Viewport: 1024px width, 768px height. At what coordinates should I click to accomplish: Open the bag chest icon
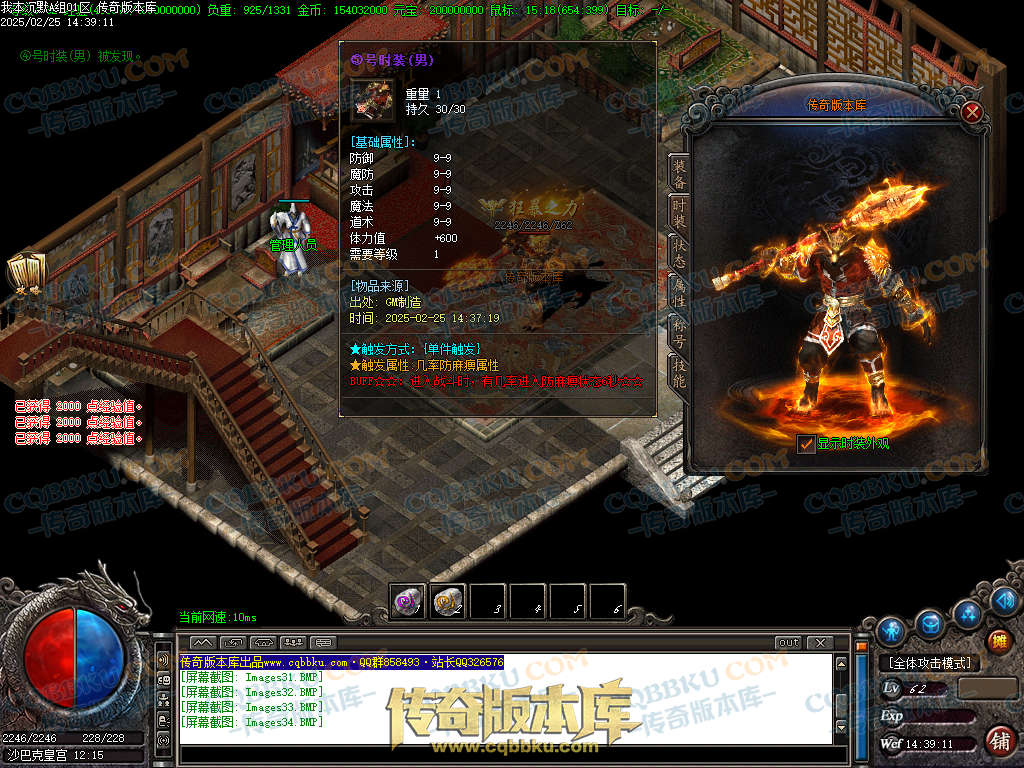(x=930, y=623)
